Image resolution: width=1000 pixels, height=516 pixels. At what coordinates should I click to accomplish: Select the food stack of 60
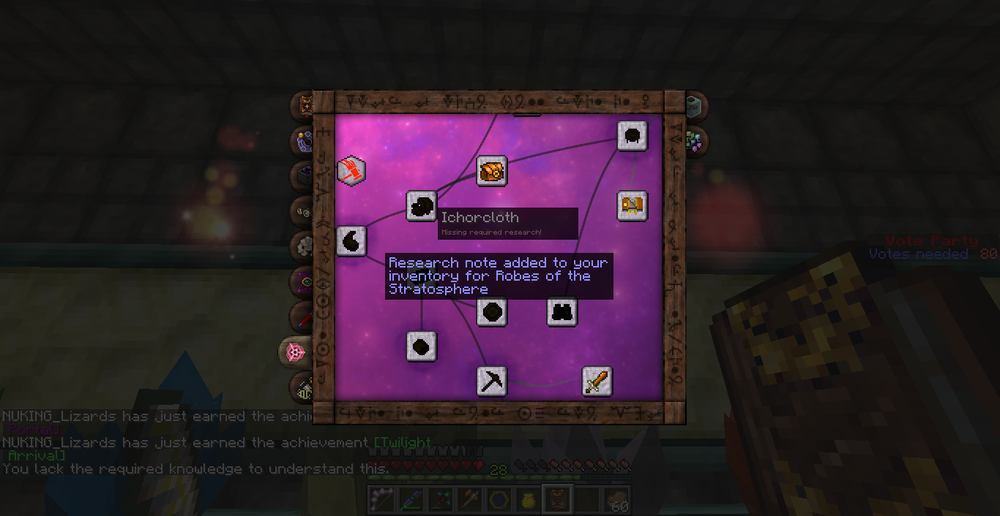click(620, 498)
